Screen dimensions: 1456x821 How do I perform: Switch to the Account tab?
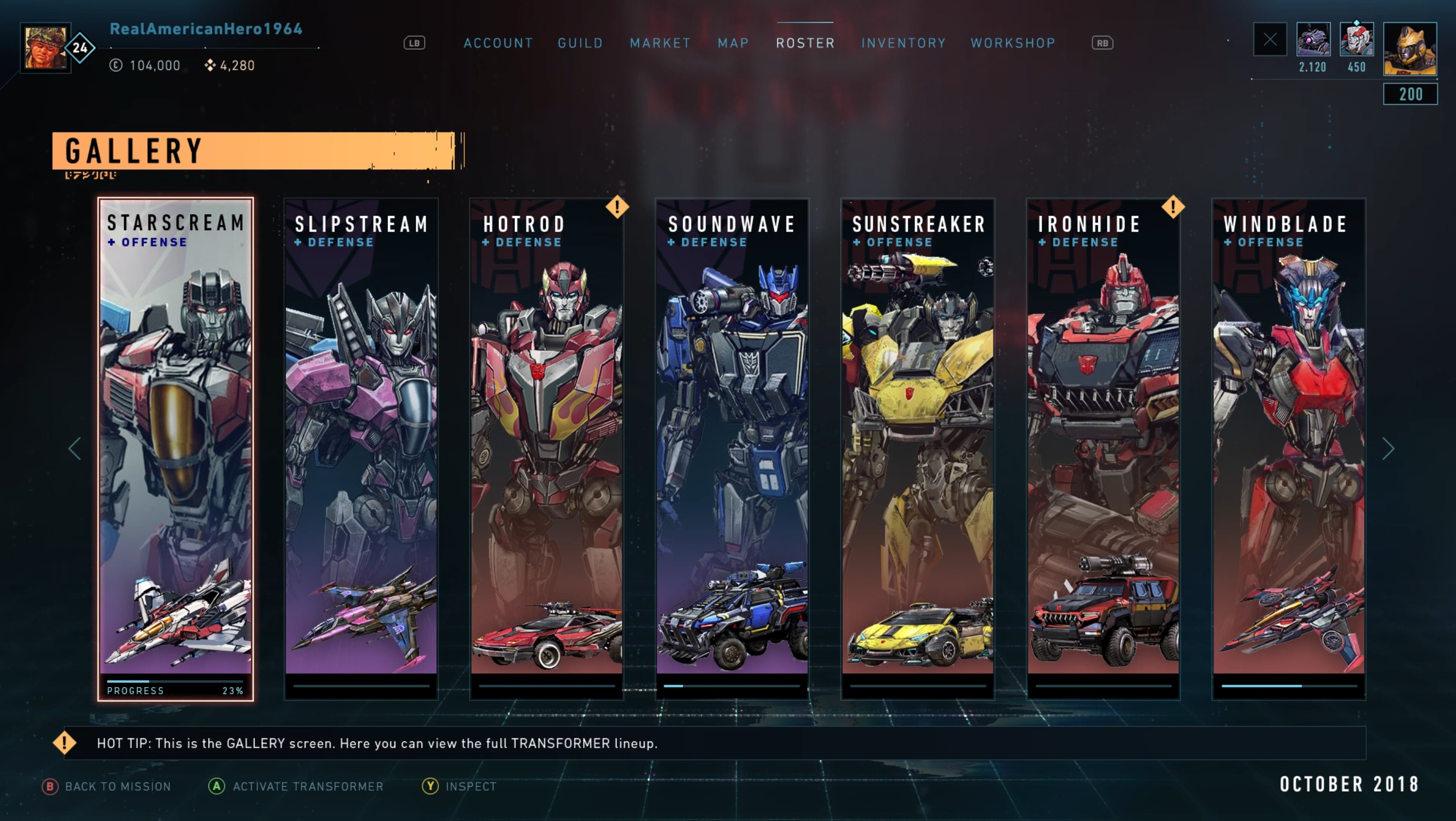(x=498, y=43)
